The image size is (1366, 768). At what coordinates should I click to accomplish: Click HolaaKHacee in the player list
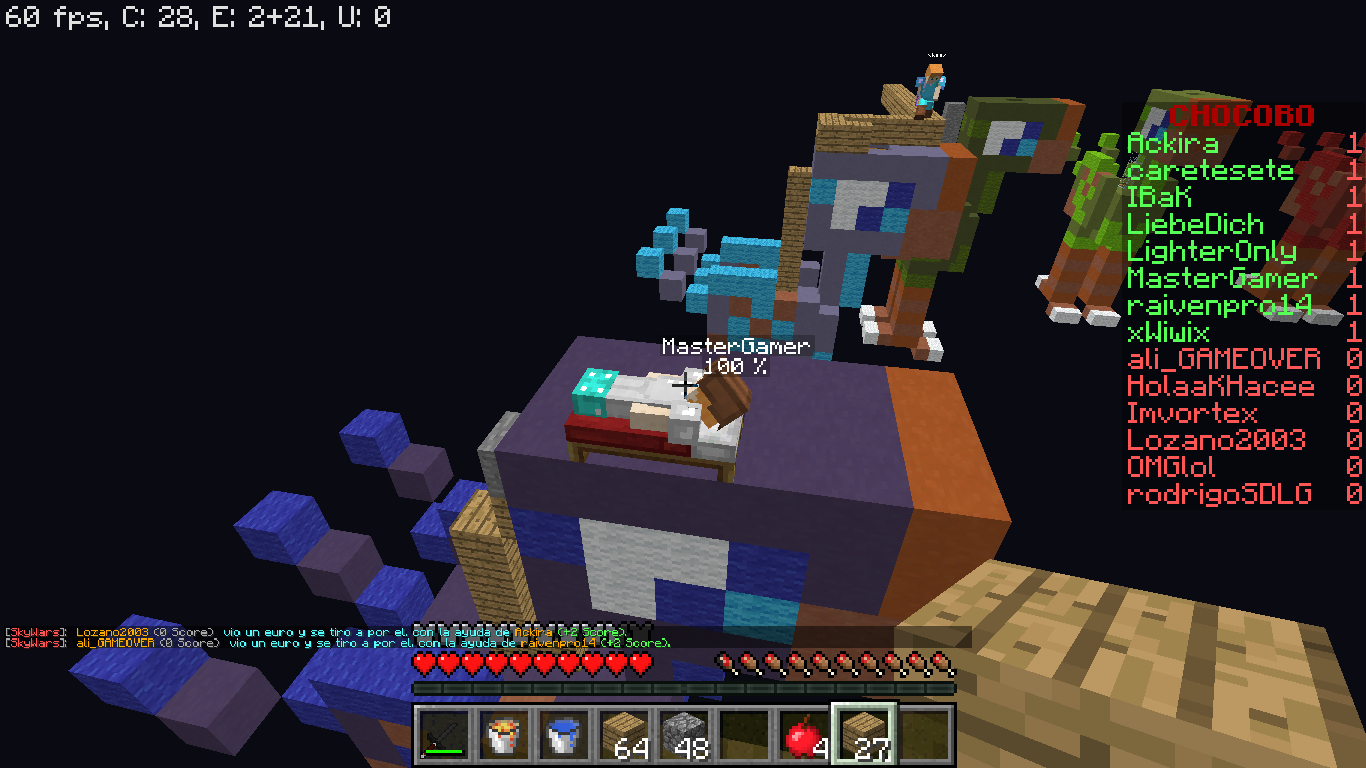click(x=1216, y=386)
